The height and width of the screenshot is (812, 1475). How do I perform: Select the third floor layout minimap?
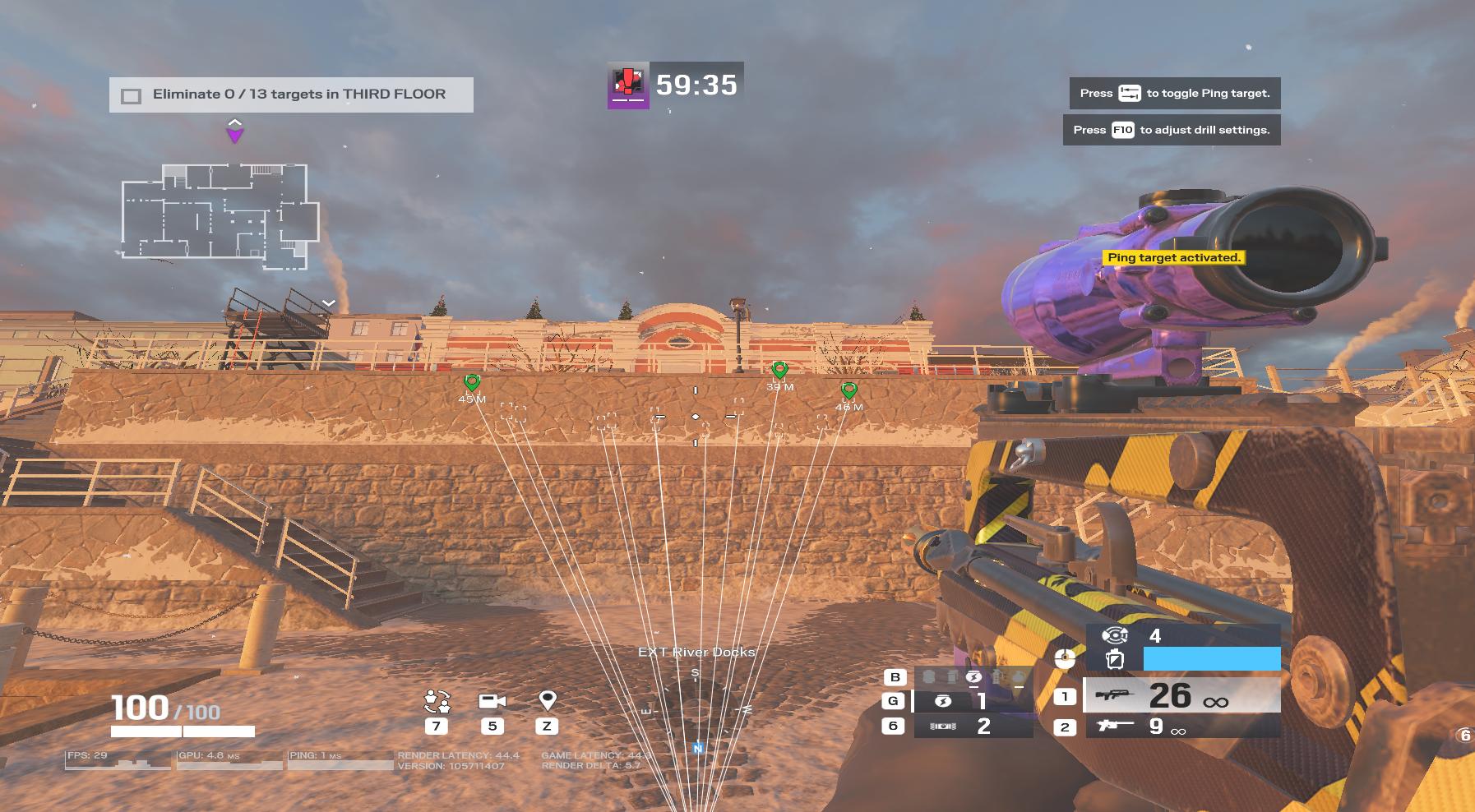click(x=220, y=215)
